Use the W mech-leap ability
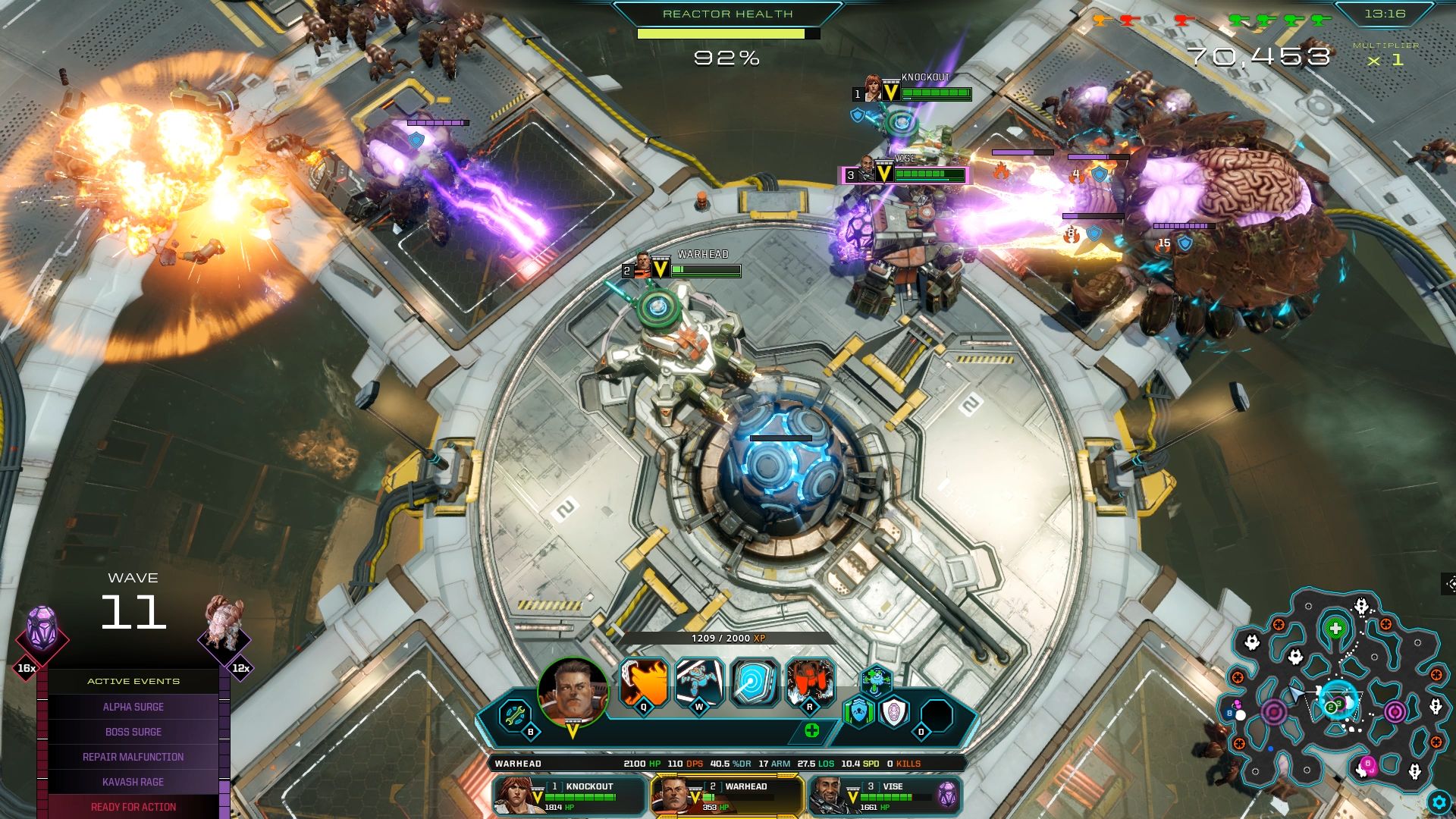Image resolution: width=1456 pixels, height=819 pixels. [x=700, y=683]
